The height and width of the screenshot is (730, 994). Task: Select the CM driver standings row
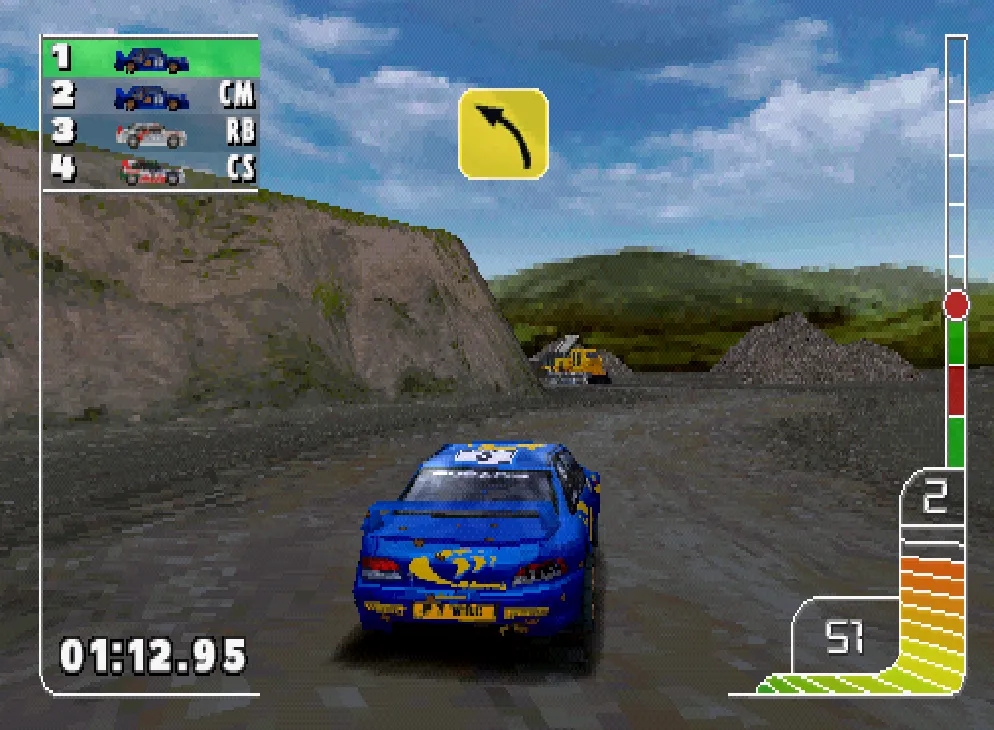tap(150, 95)
